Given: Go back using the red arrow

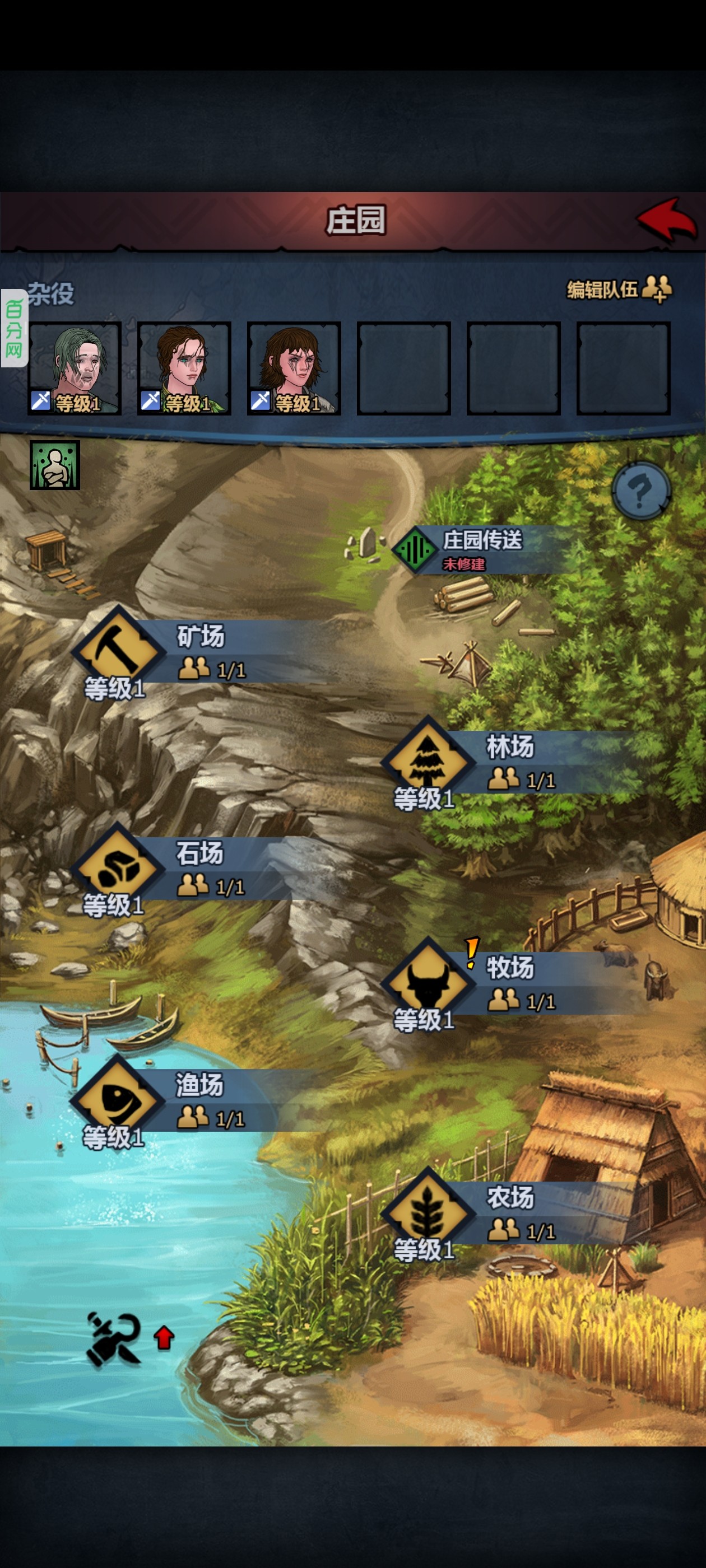Looking at the screenshot, I should [667, 219].
